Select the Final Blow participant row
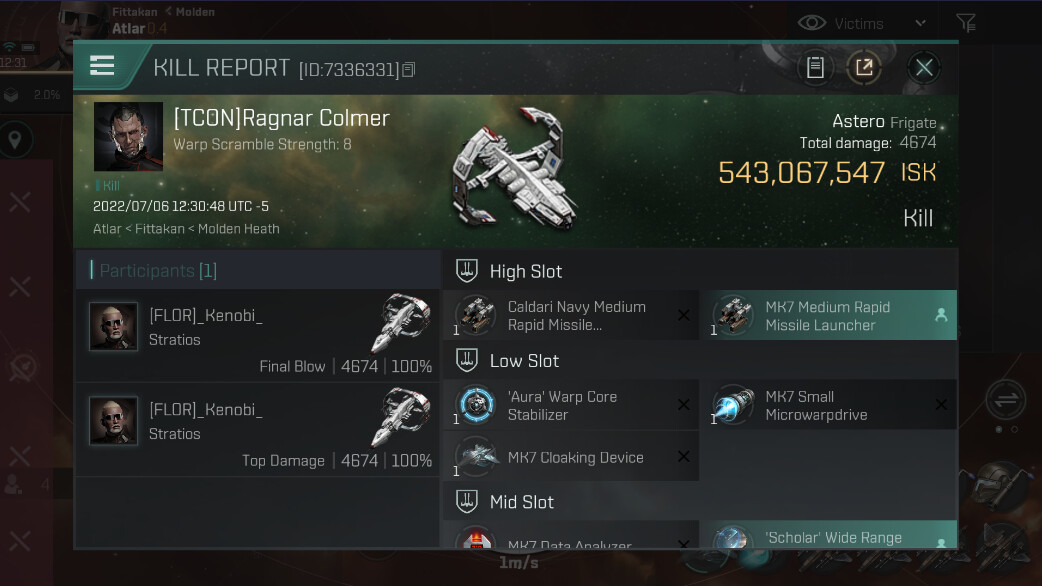Viewport: 1042px width, 586px height. [x=257, y=336]
